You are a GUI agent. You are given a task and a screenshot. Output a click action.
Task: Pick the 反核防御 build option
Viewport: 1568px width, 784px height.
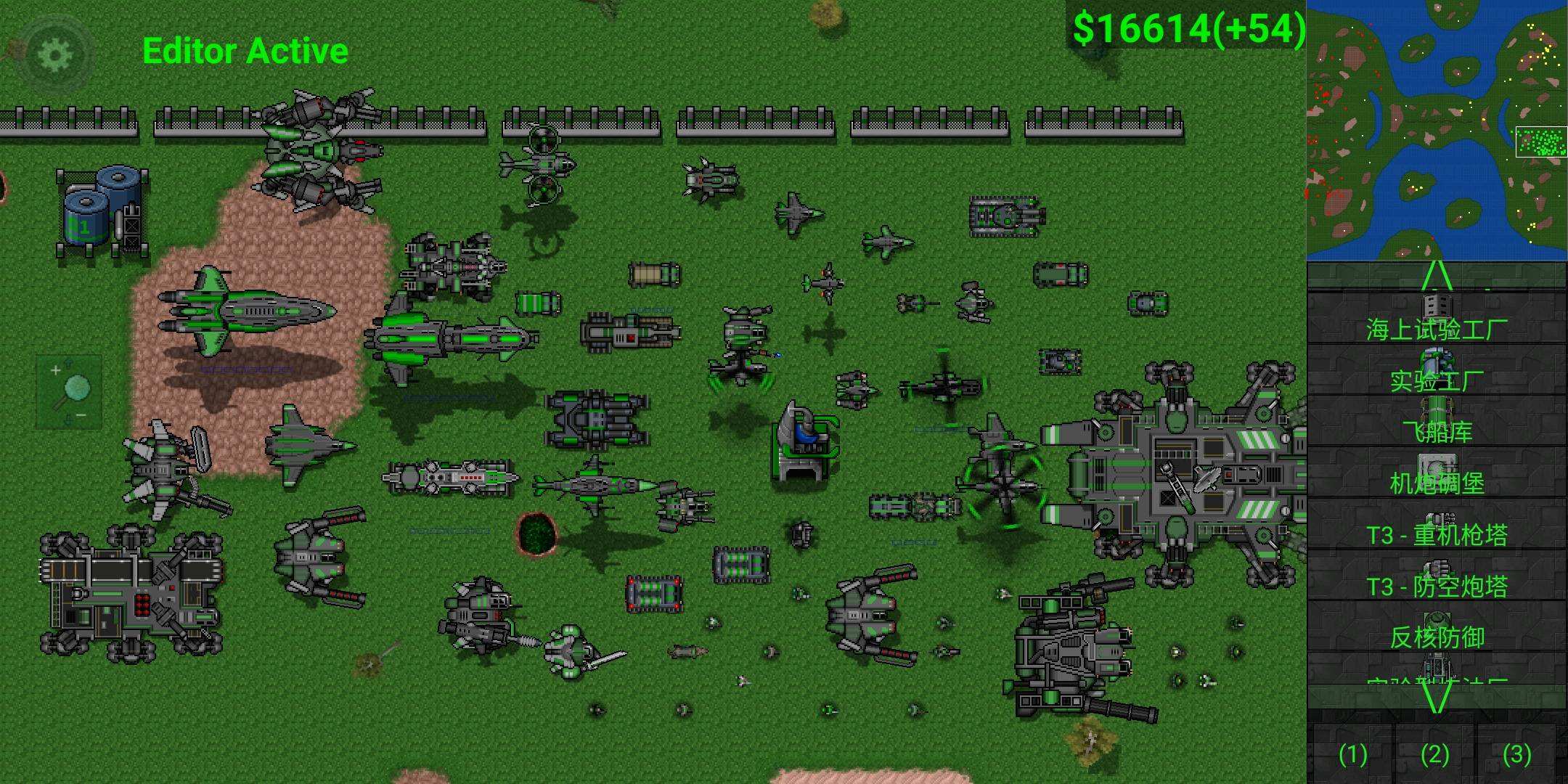[x=1437, y=628]
